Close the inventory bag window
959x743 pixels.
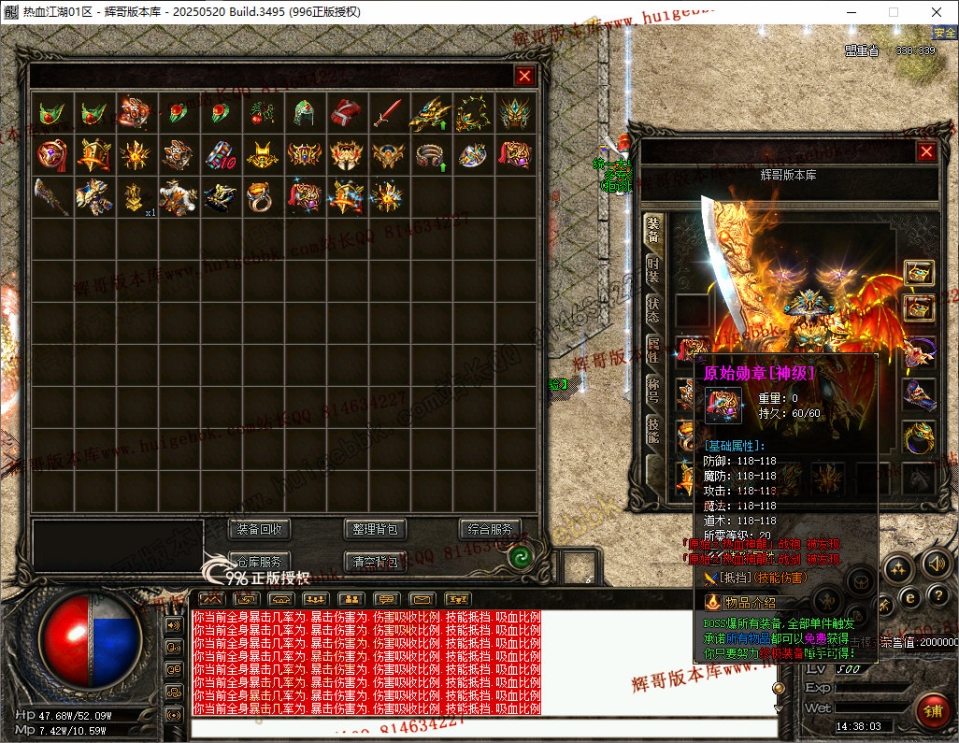tap(524, 76)
